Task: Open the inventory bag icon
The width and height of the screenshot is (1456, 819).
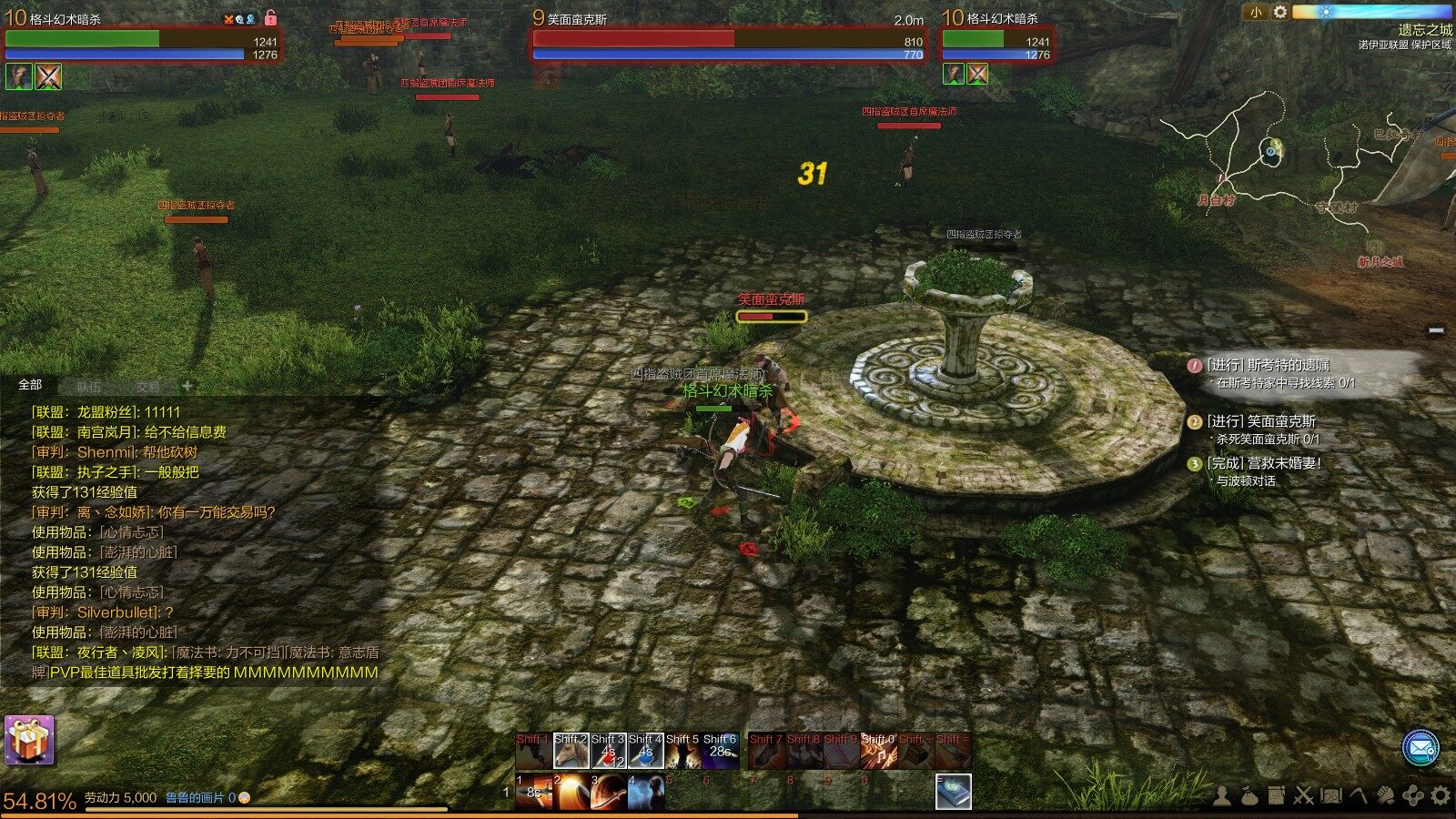Action: (x=1249, y=796)
